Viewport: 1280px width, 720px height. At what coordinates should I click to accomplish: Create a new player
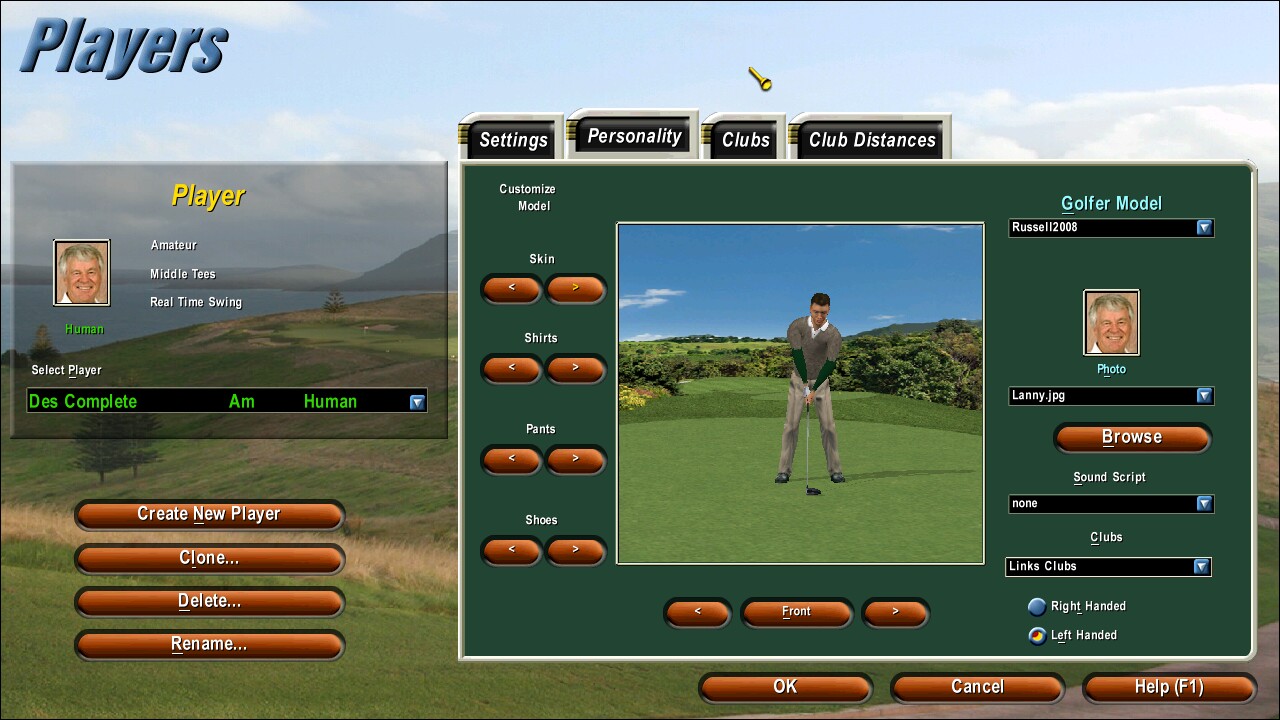tap(209, 514)
